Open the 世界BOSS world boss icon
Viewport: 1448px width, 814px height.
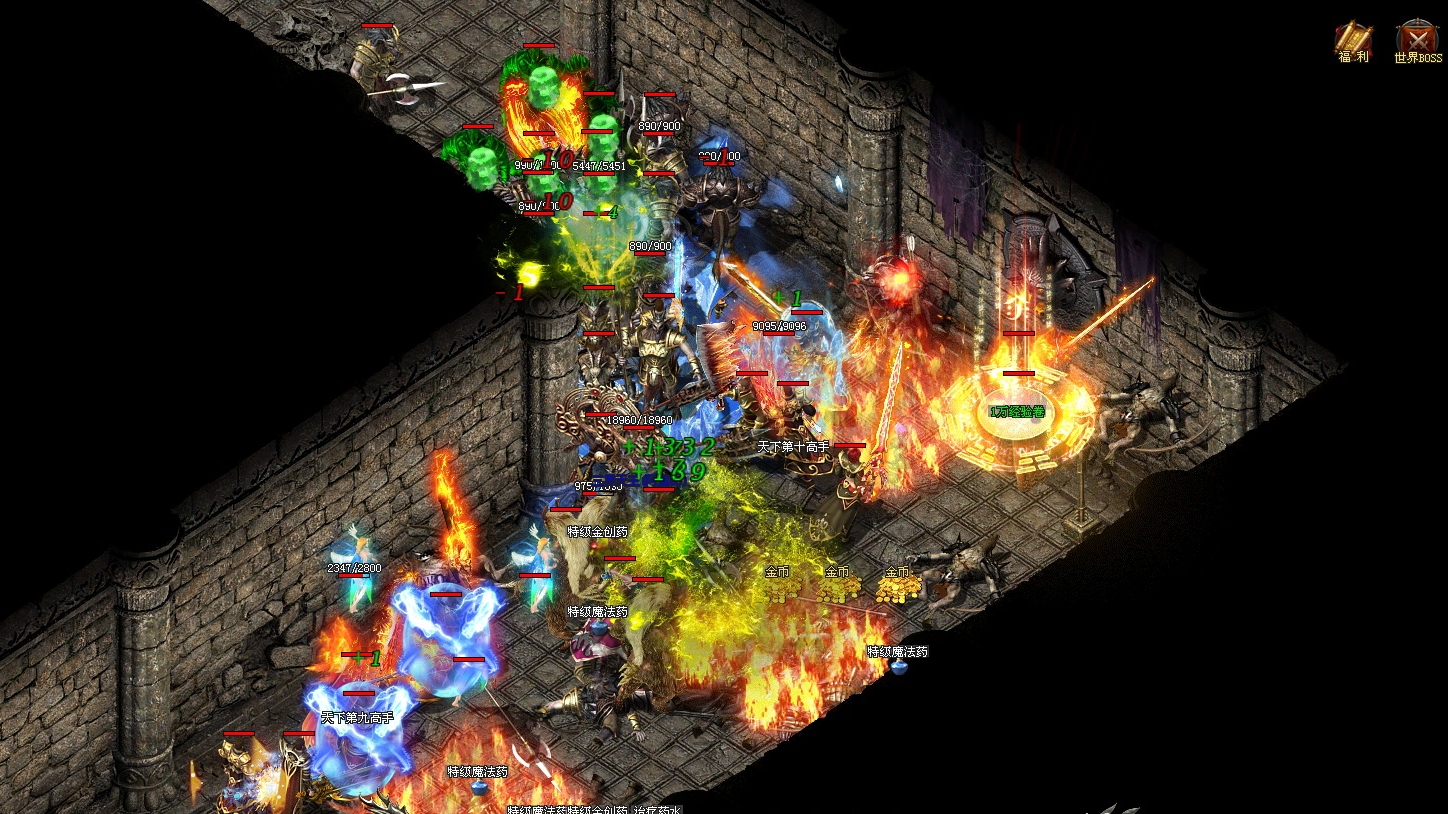1417,40
